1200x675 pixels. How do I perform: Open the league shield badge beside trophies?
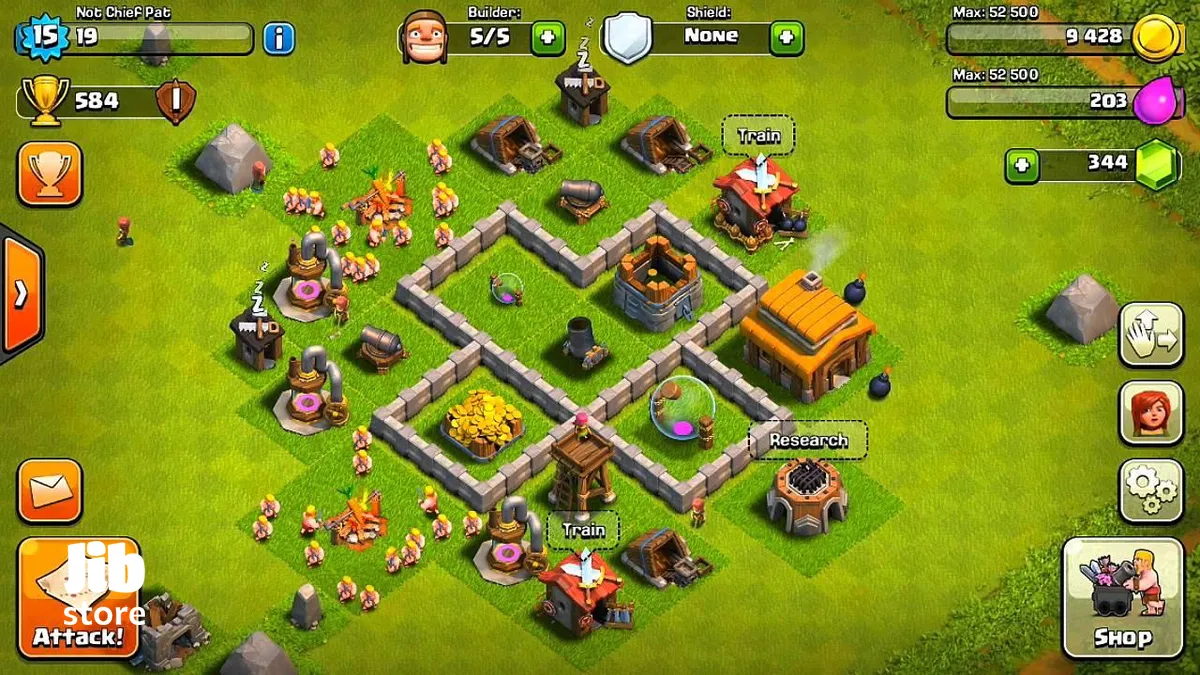coord(175,101)
